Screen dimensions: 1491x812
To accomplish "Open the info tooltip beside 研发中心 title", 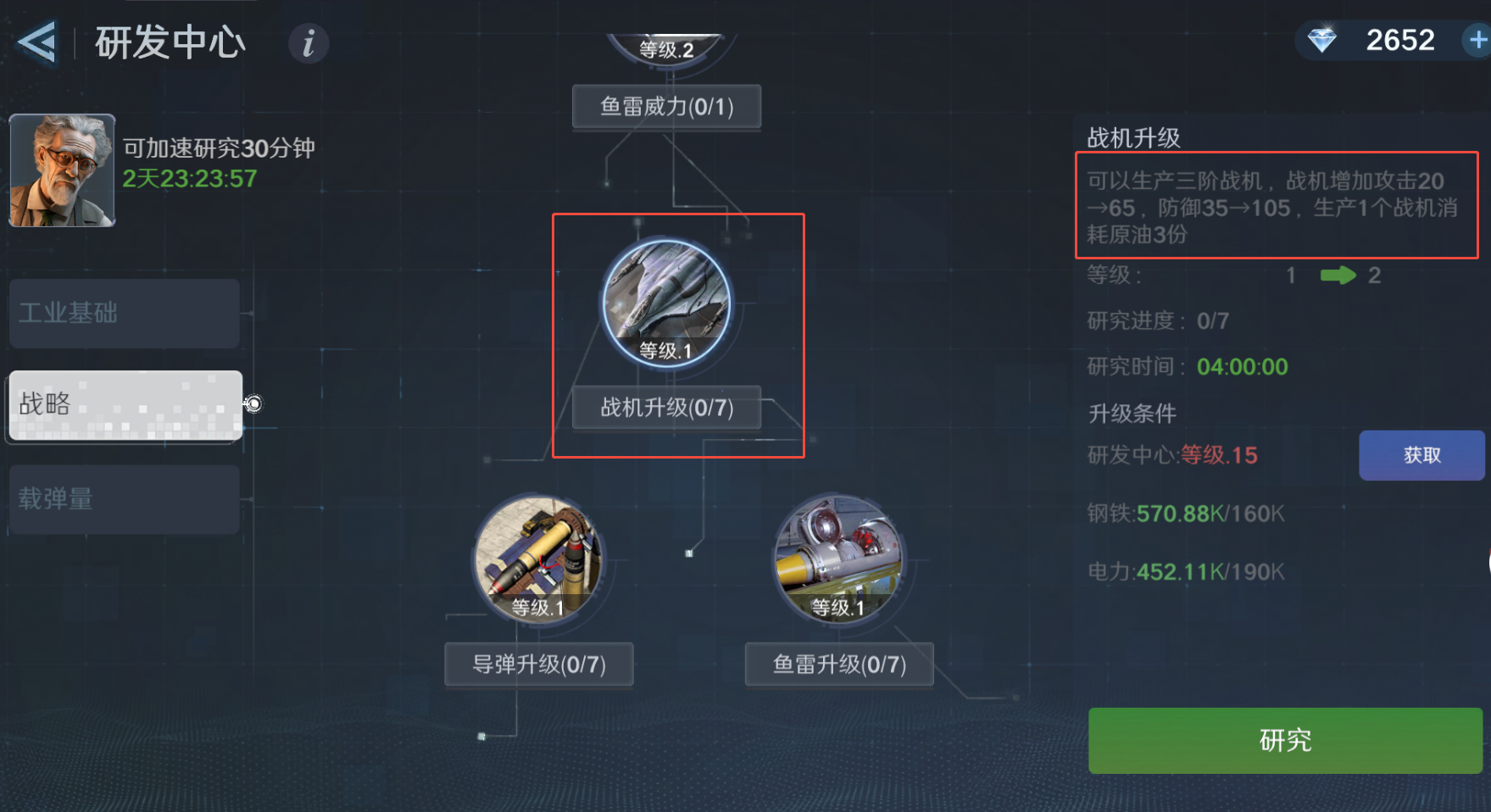I will [308, 44].
